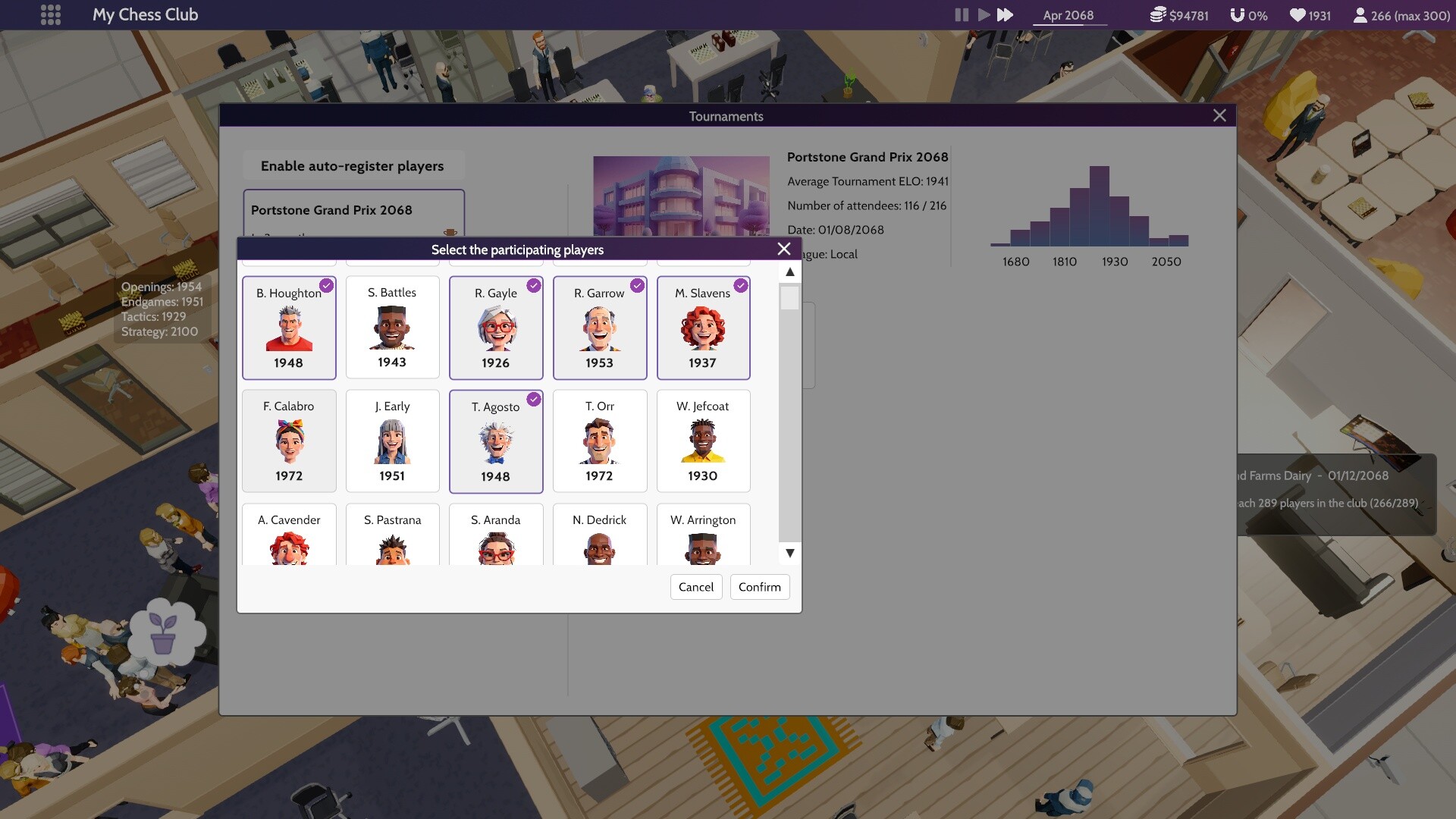
Task: Pause the game simulation
Action: [961, 14]
